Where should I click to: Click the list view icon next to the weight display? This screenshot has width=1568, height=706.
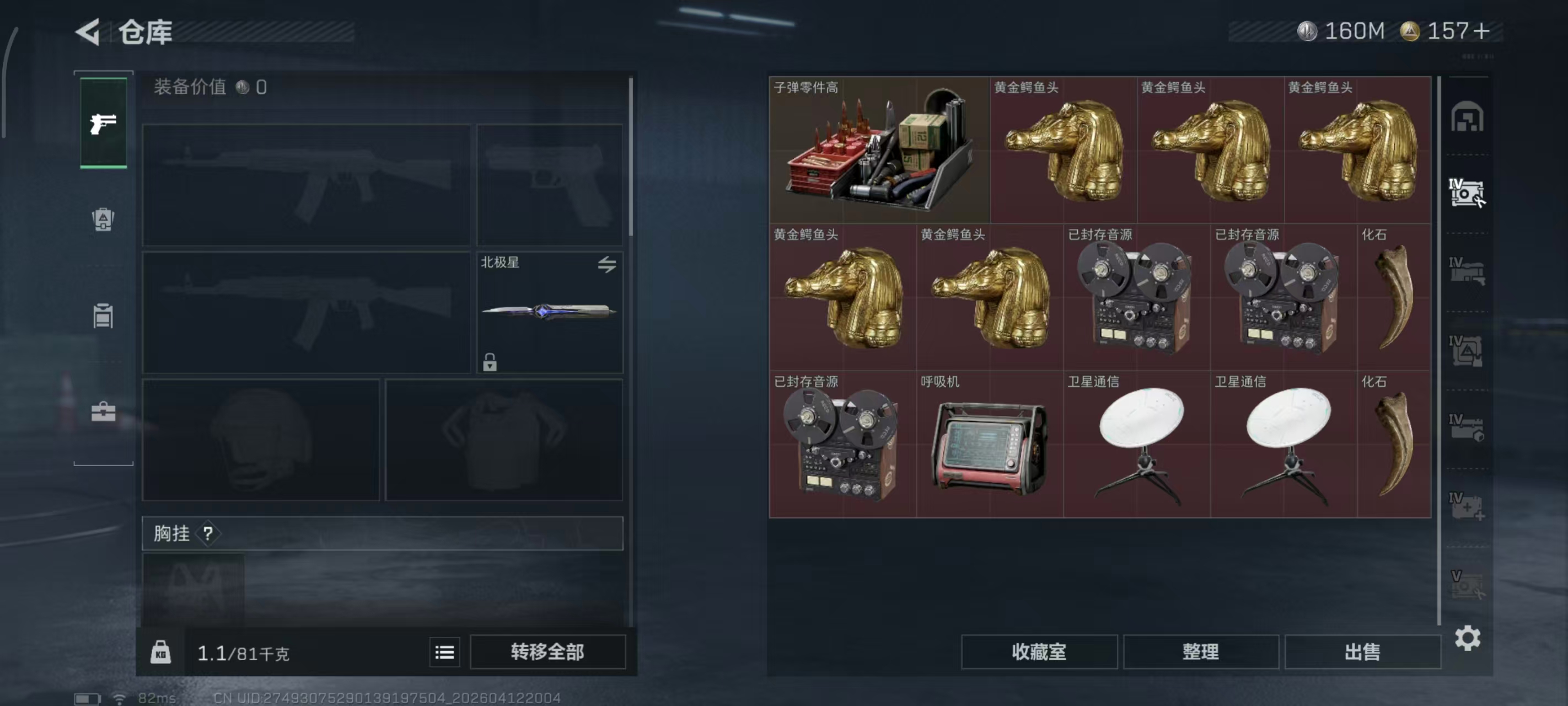click(445, 651)
